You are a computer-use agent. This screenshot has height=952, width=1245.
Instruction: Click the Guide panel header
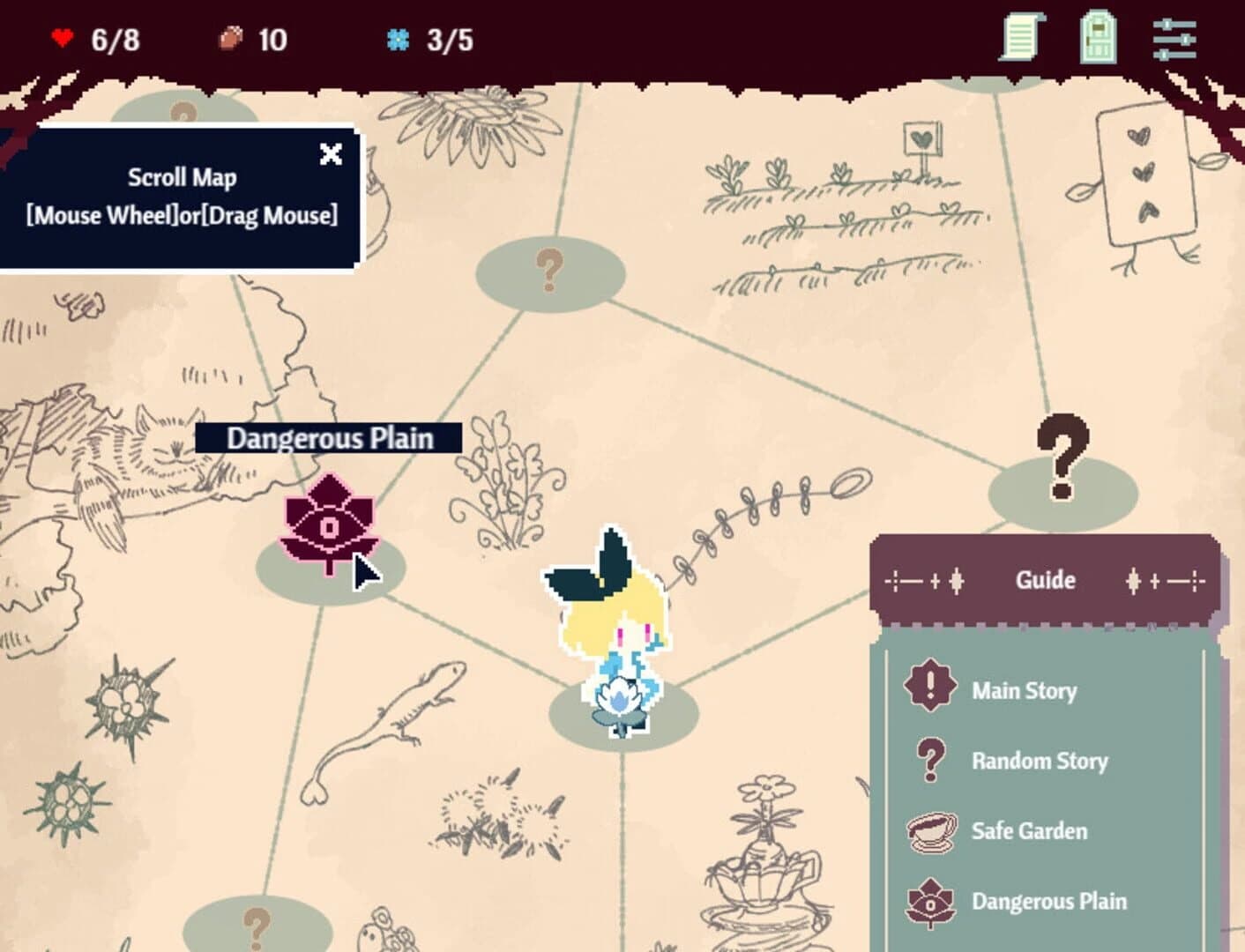coord(1044,580)
